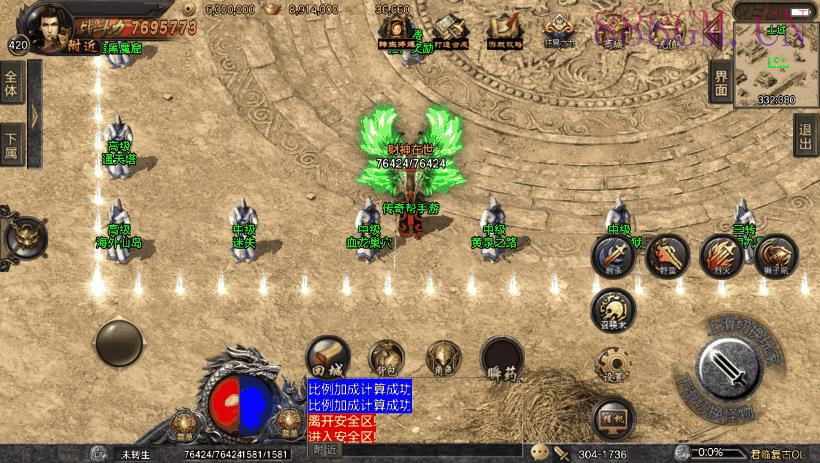Tap the 瞬药 instant potion slot

[x=502, y=357]
